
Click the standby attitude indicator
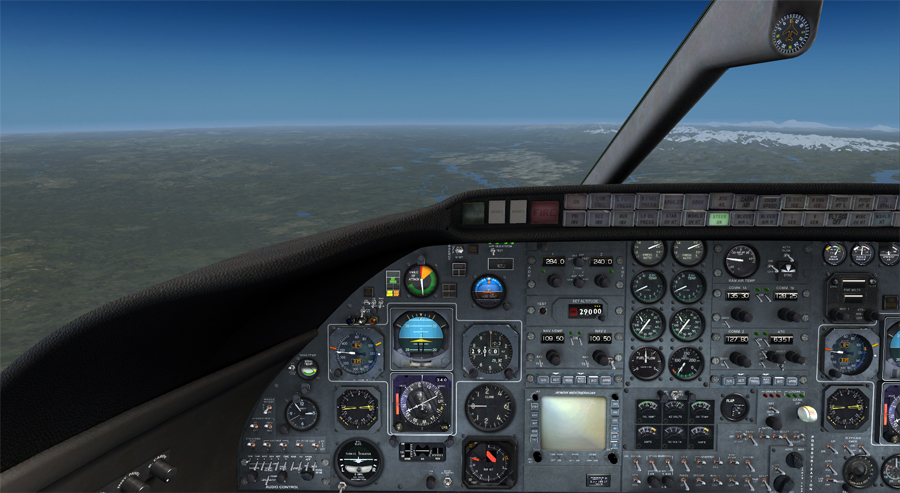pos(488,289)
